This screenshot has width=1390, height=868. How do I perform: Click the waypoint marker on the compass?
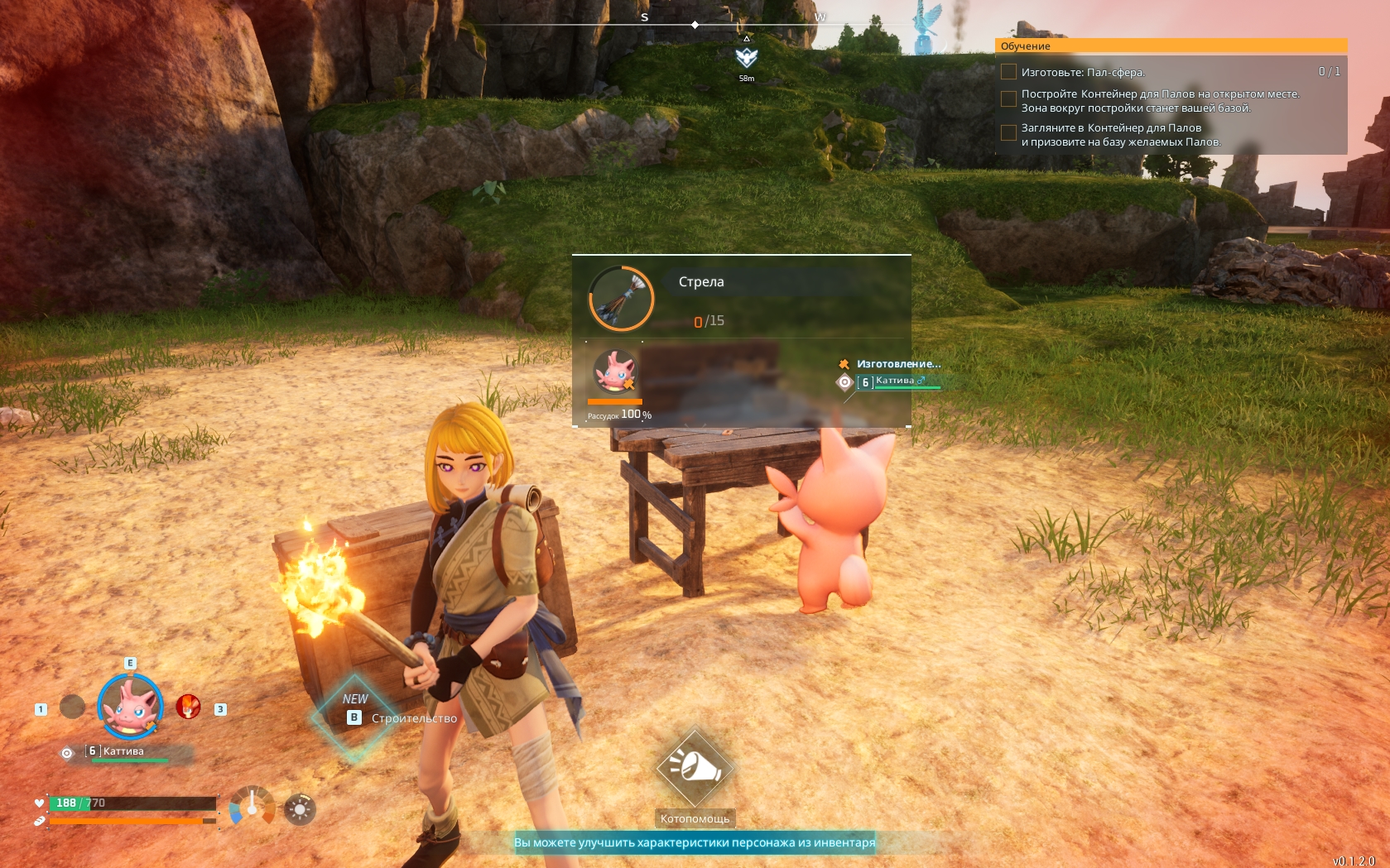click(x=747, y=56)
